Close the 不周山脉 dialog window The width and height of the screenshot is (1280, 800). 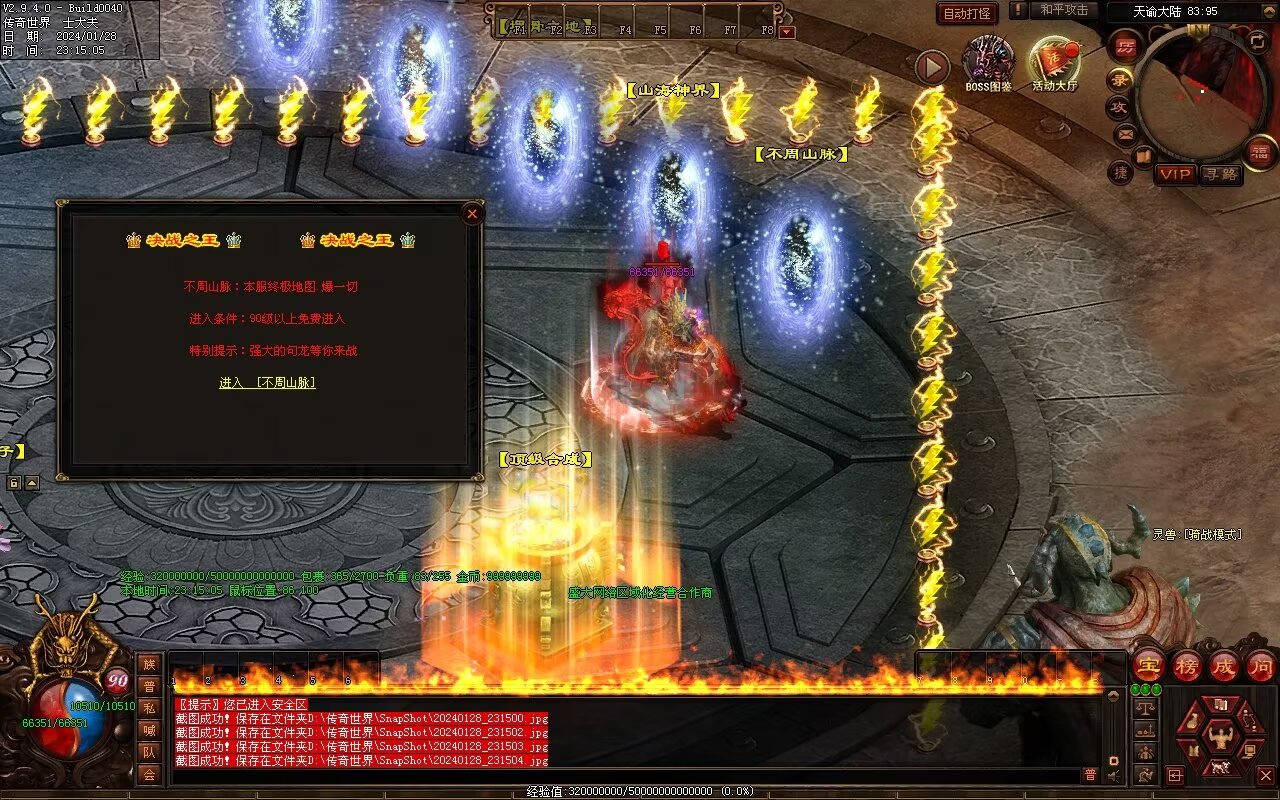(472, 213)
